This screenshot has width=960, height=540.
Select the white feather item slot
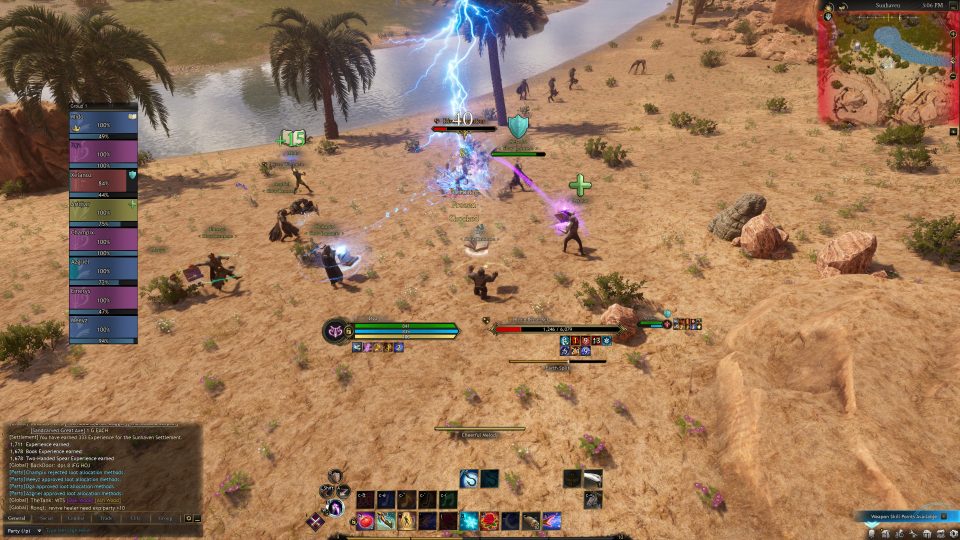coord(593,479)
